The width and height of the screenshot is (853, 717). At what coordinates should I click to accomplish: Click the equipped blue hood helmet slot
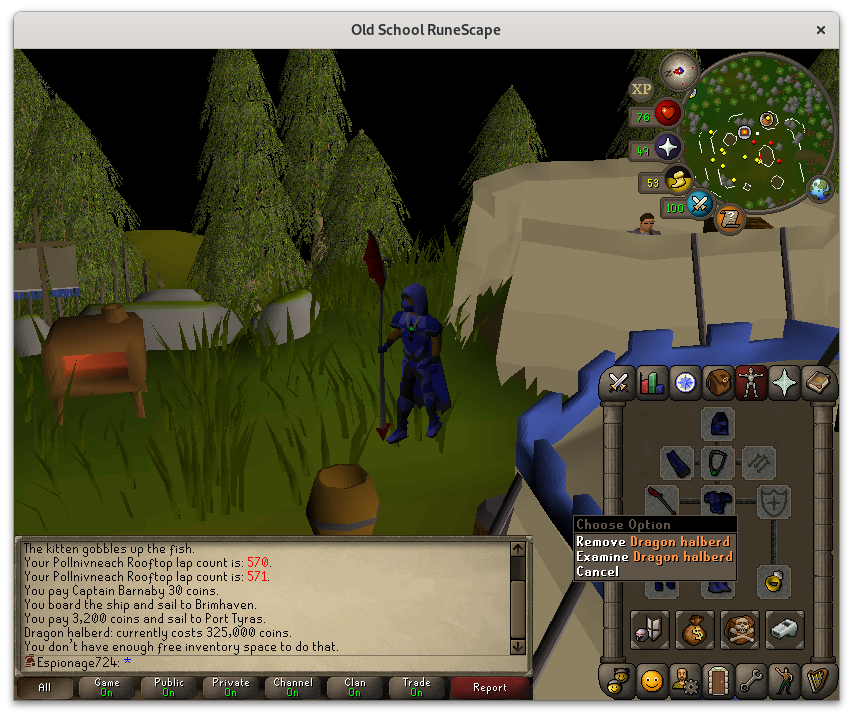(x=717, y=423)
